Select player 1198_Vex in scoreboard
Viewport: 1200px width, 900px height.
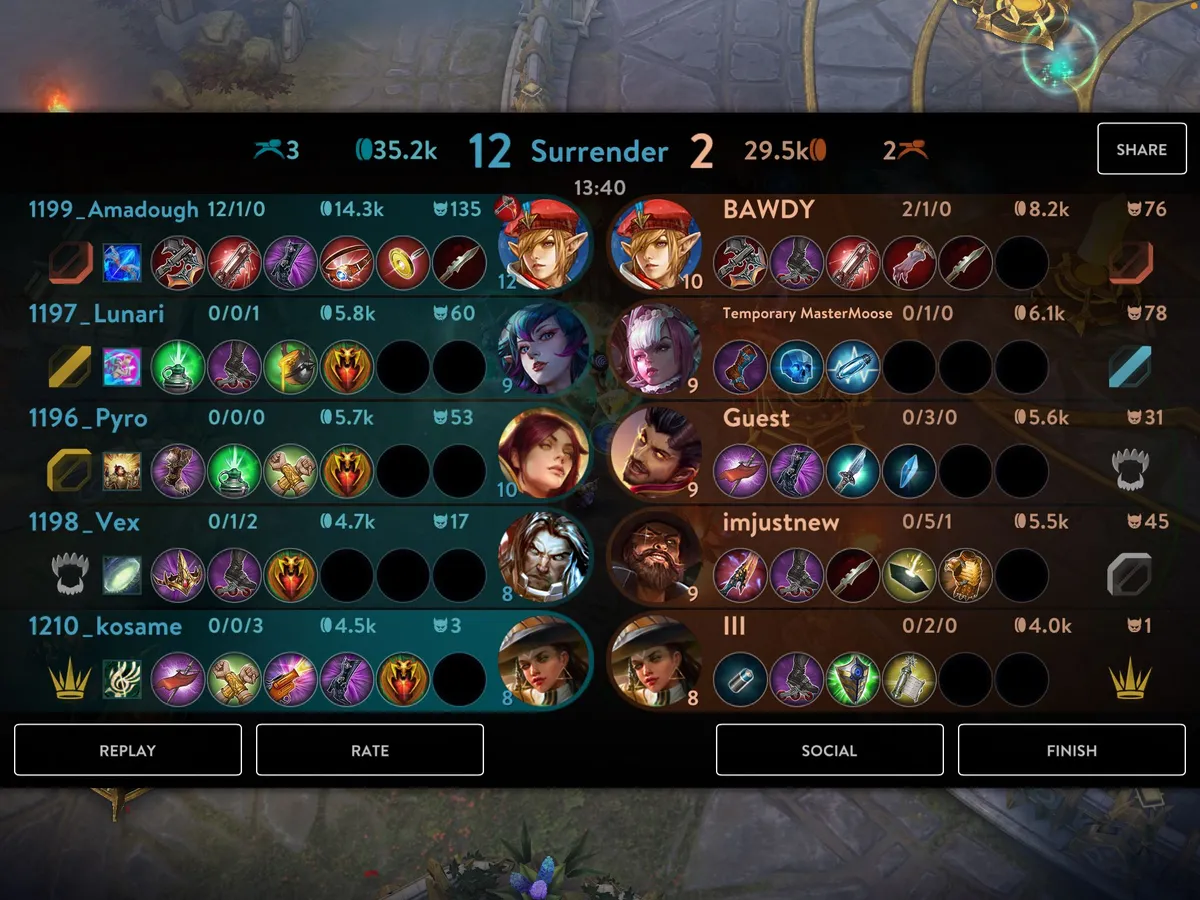(84, 522)
